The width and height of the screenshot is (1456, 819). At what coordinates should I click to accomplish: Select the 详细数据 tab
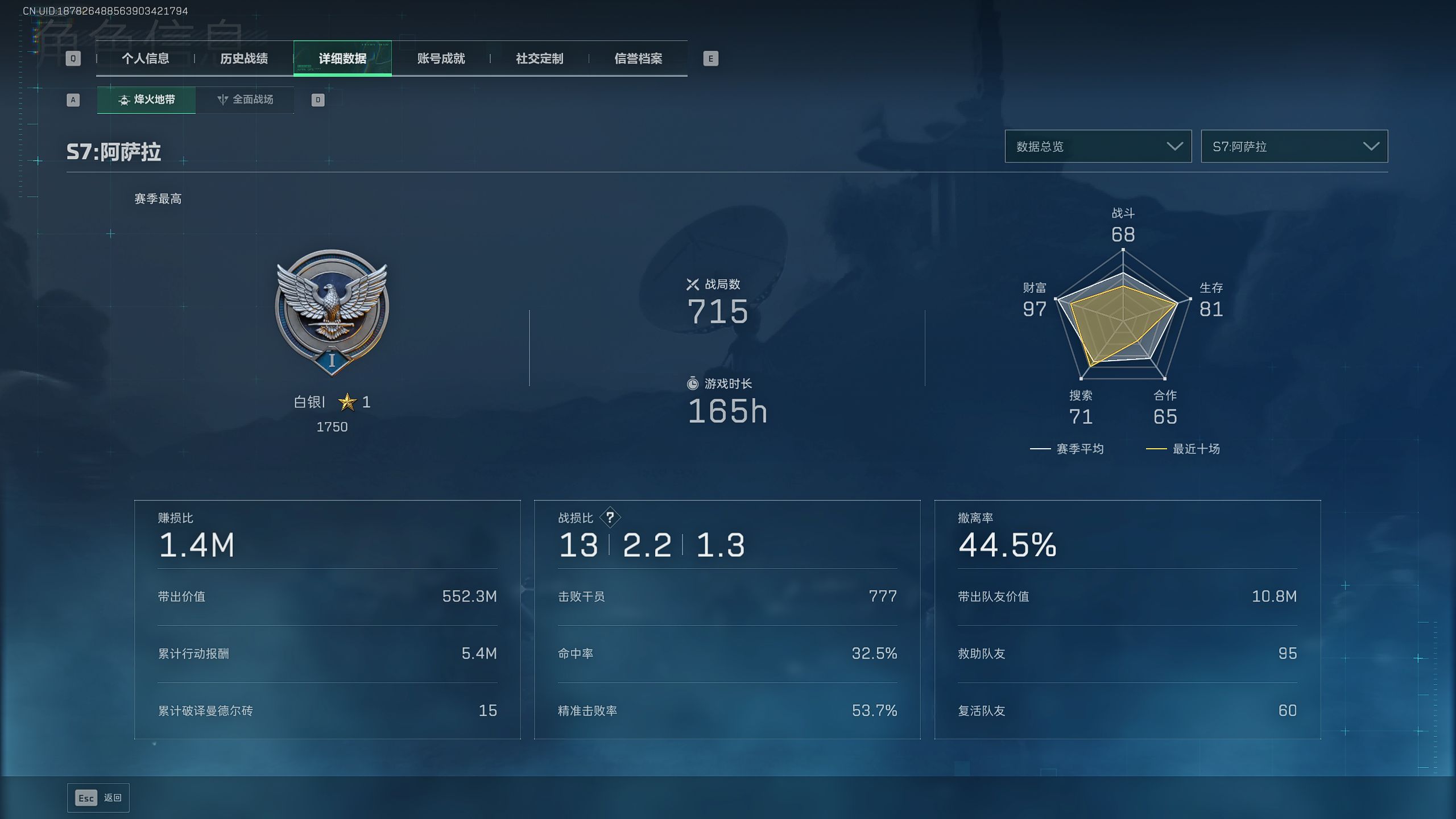coord(342,59)
